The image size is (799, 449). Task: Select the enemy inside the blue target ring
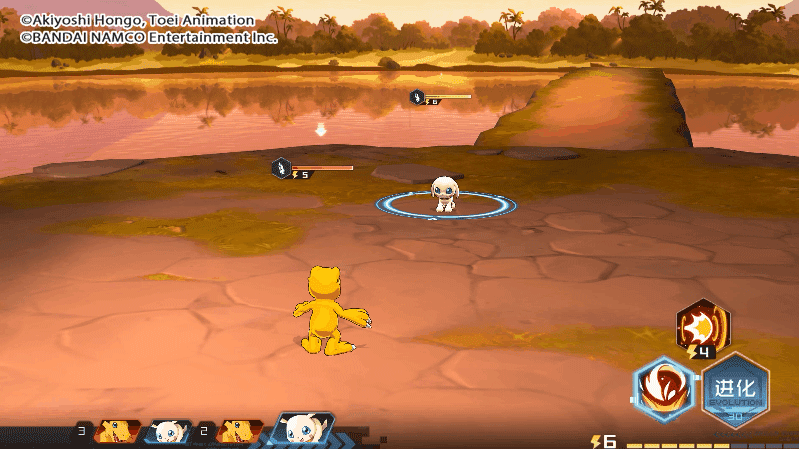click(445, 194)
